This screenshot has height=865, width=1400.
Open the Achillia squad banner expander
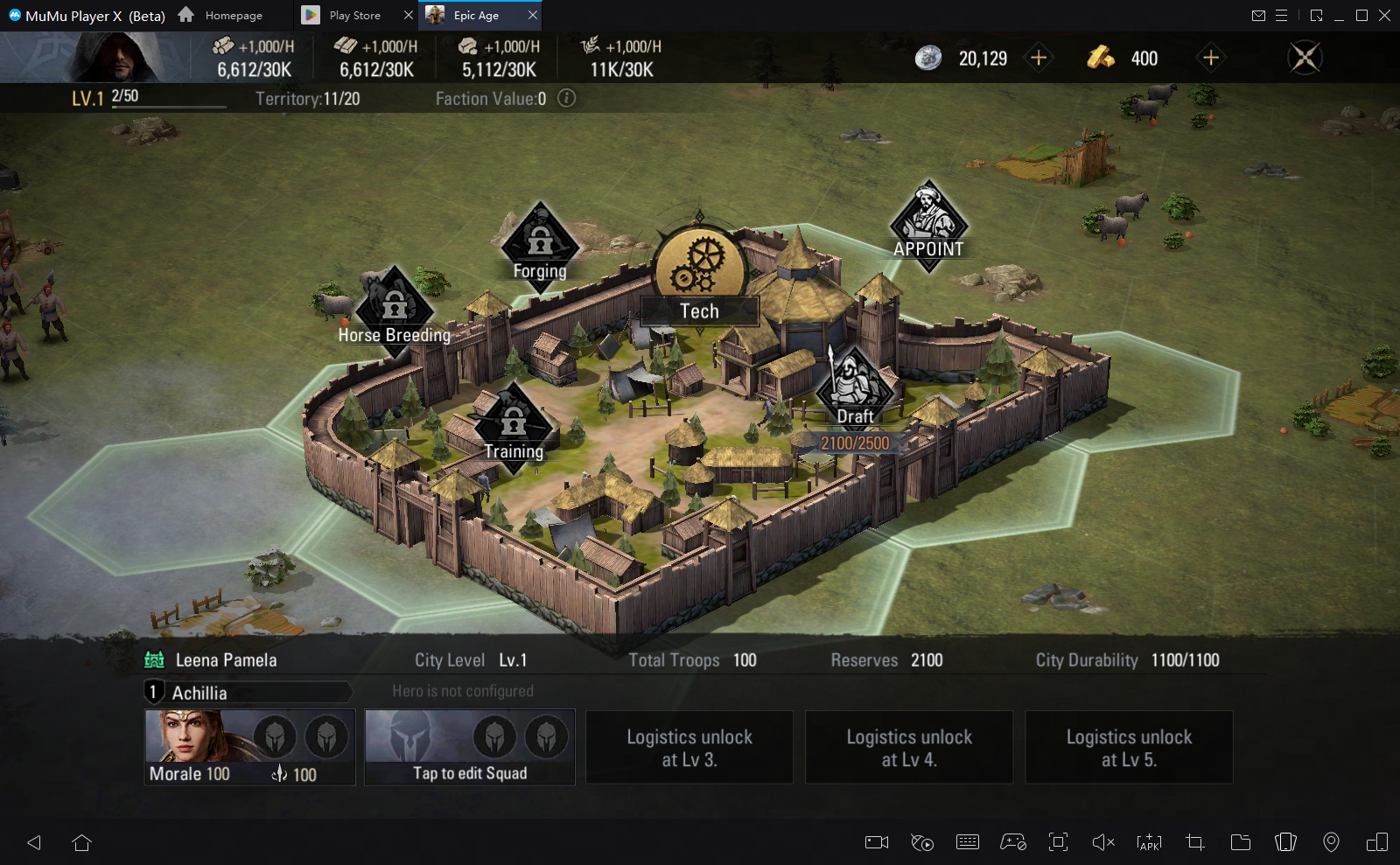point(248,692)
